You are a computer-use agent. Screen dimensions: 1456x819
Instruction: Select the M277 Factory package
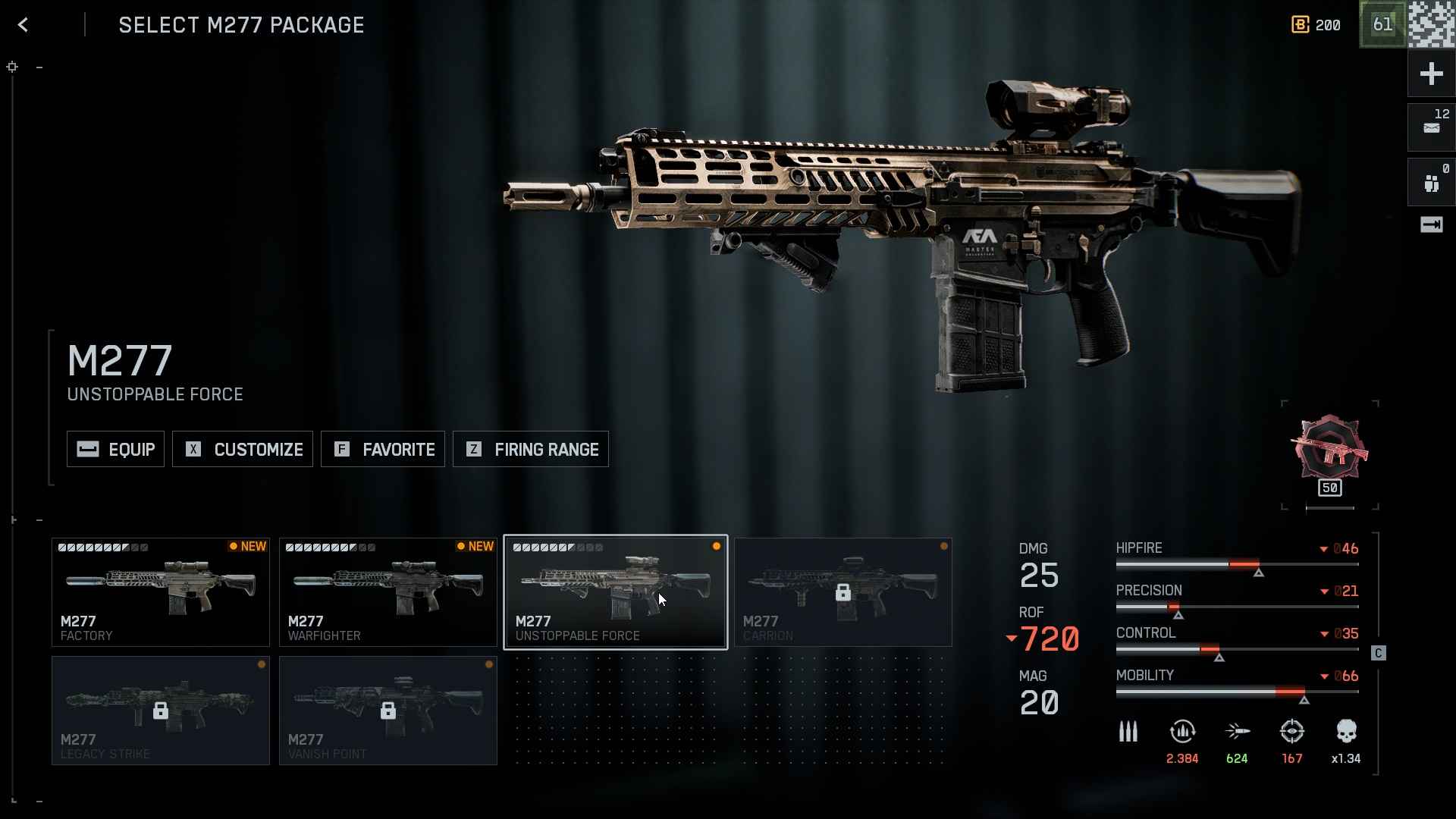[x=161, y=592]
